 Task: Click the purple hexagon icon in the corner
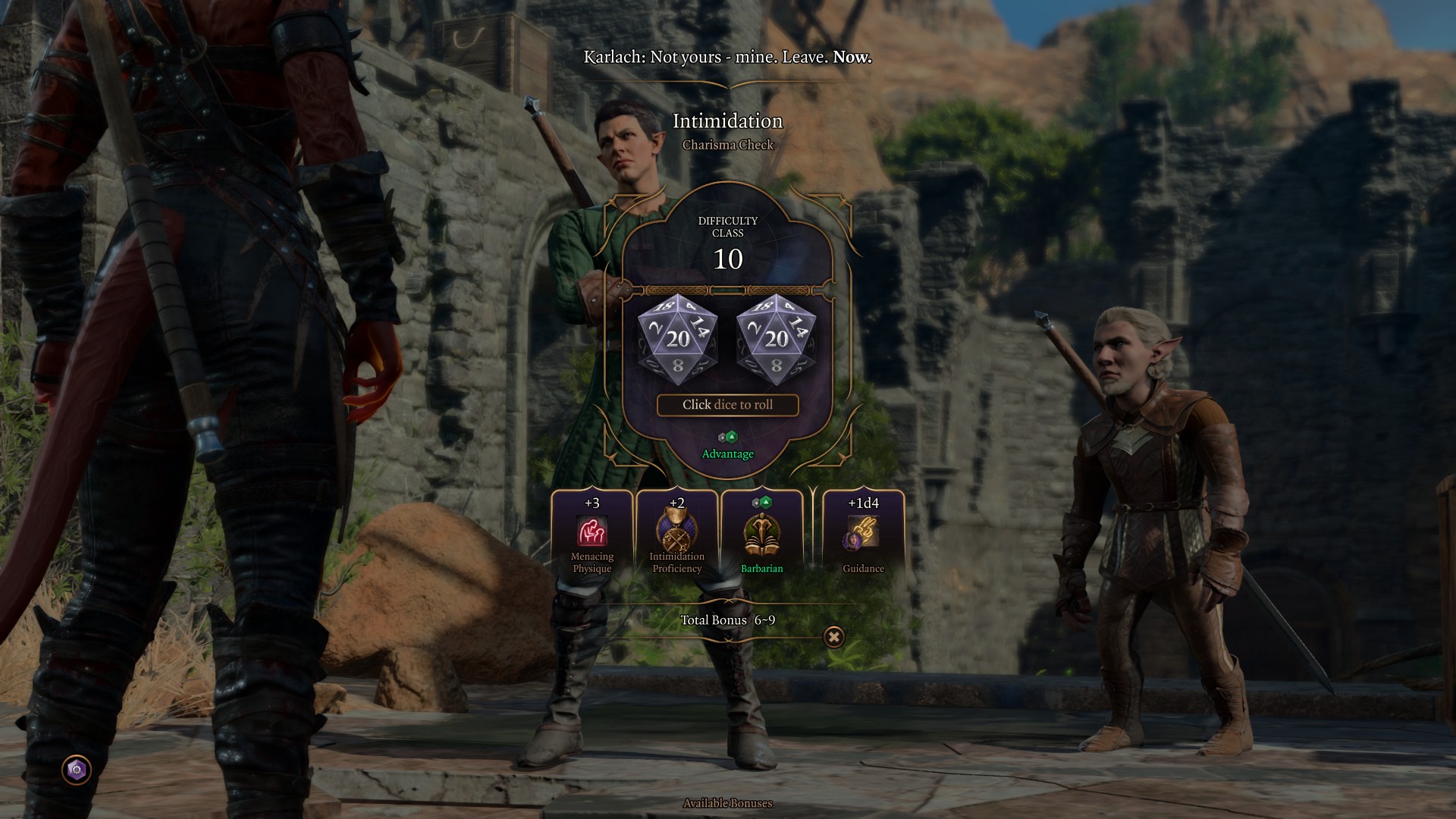[x=76, y=770]
